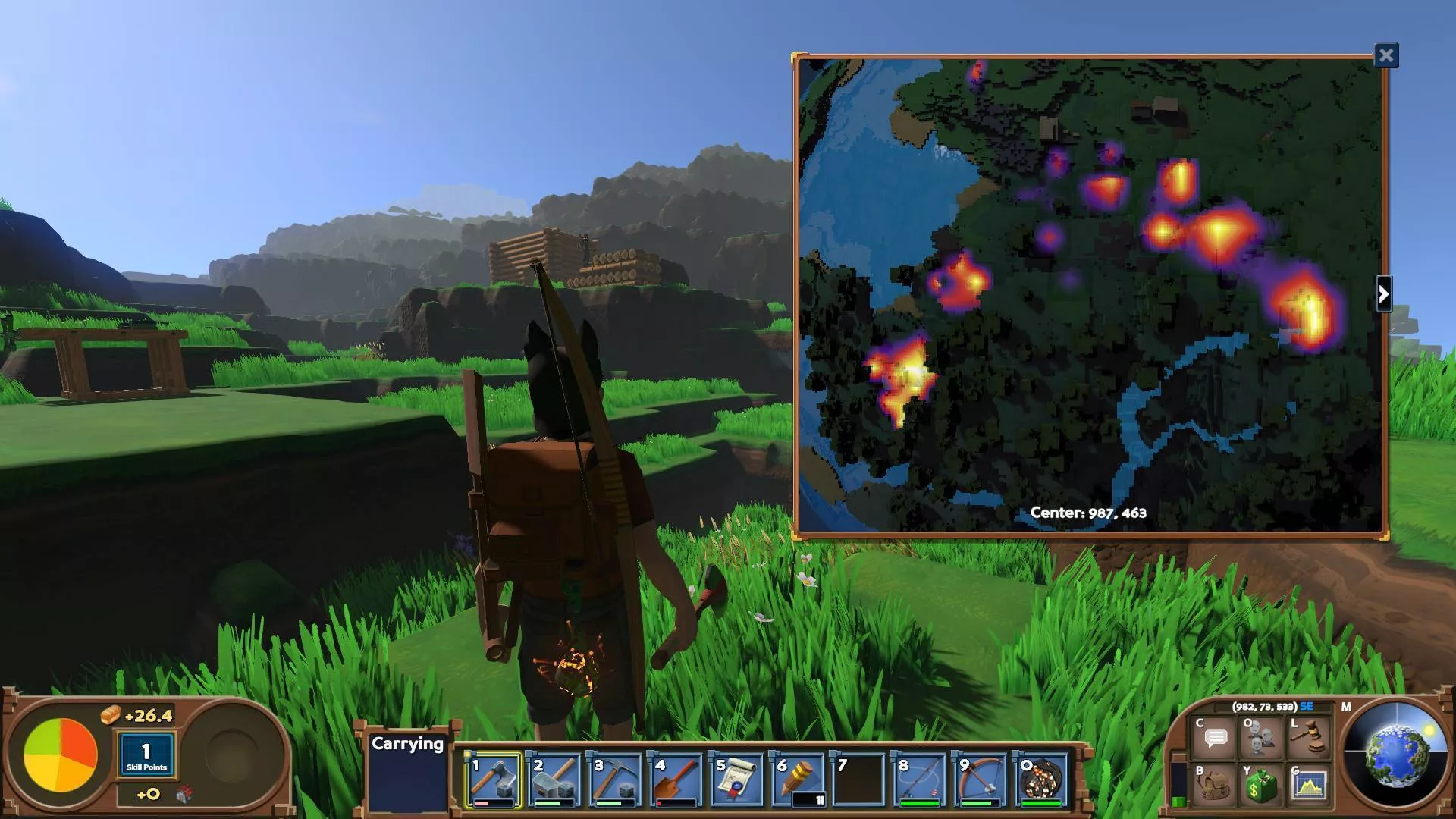Expand the map panel with the side arrow
This screenshot has width=1456, height=819.
[x=1383, y=294]
